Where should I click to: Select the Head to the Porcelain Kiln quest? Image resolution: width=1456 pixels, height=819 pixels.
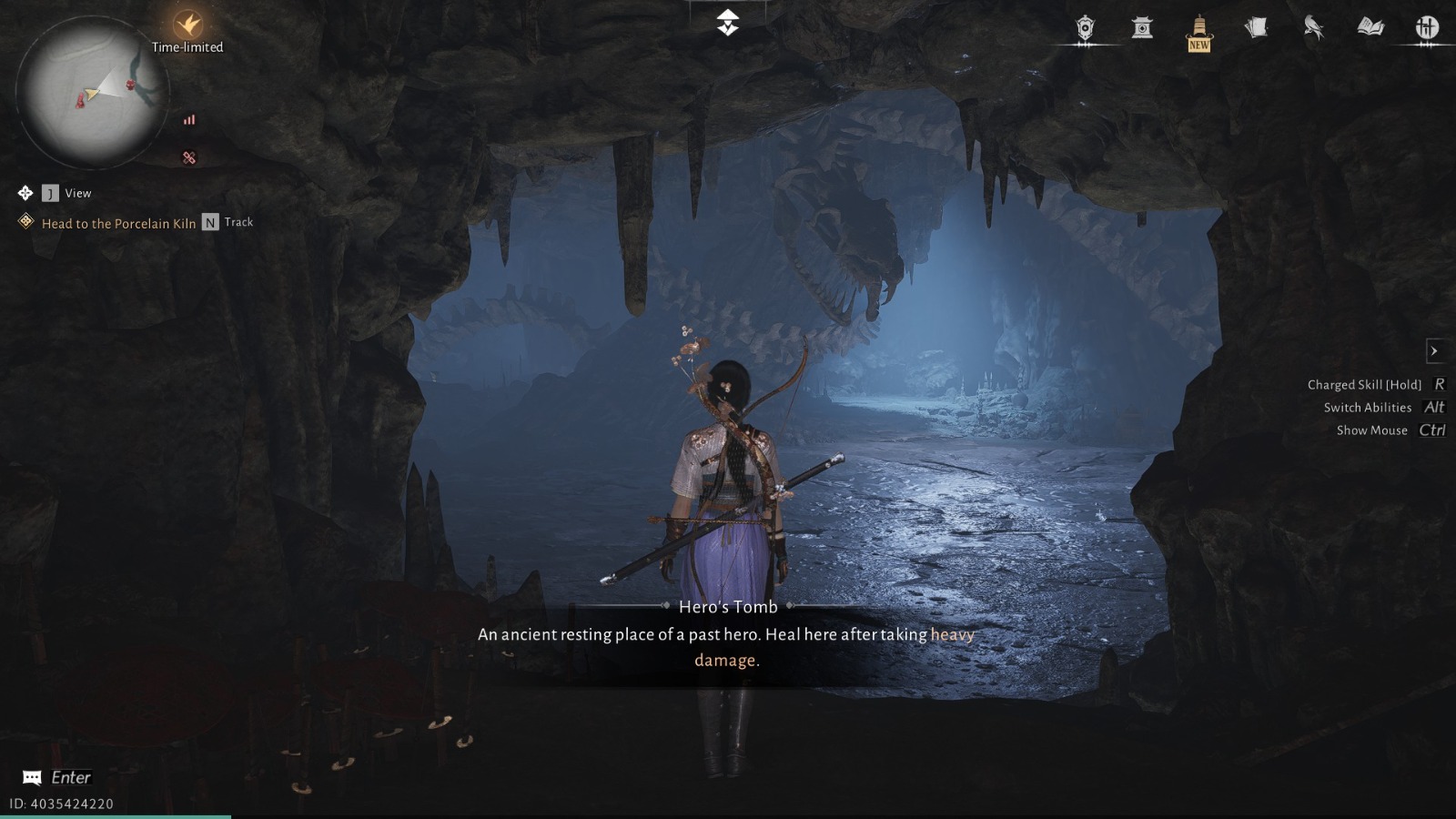[x=118, y=223]
